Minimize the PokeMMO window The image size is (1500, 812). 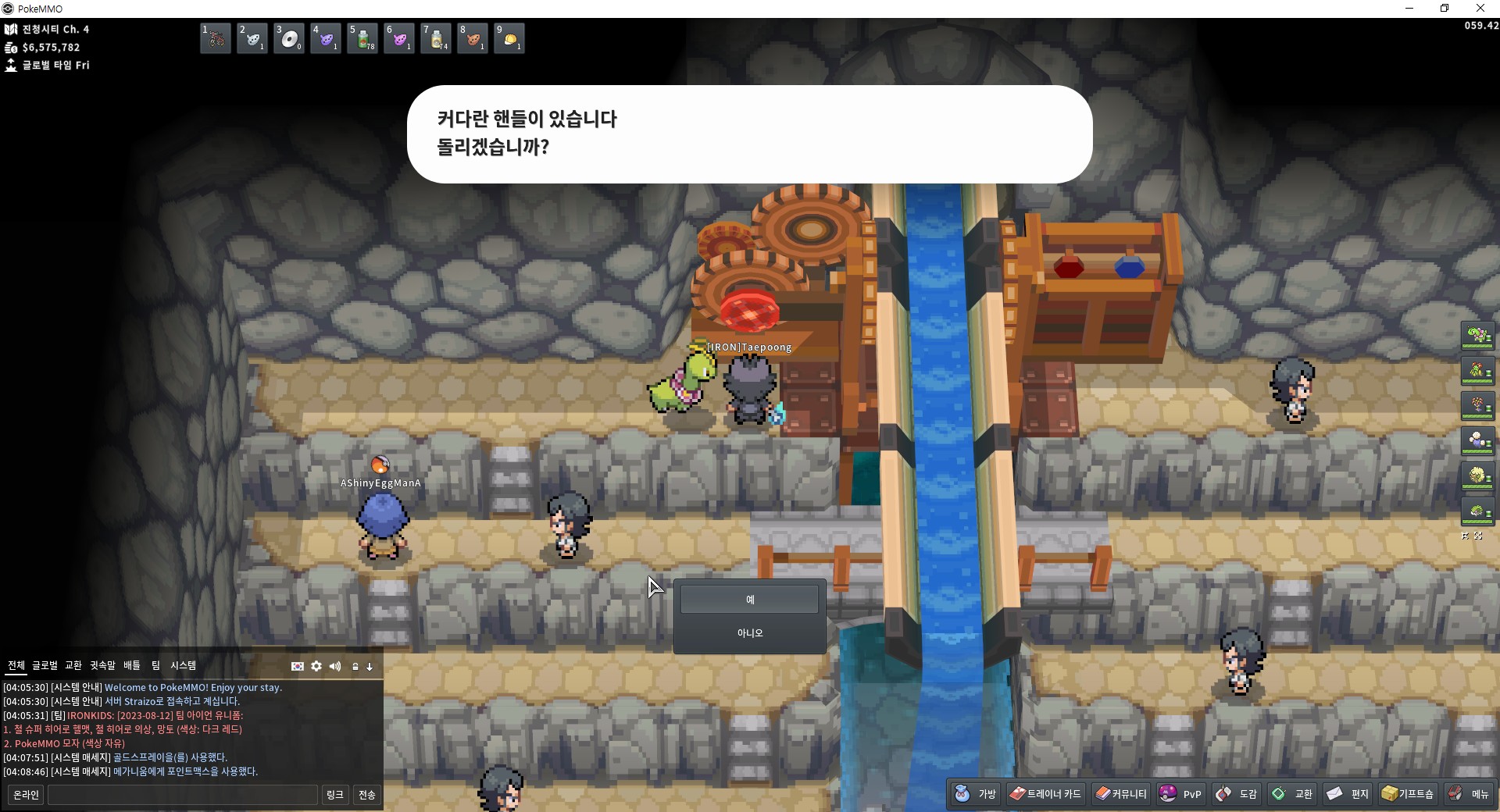coord(1409,9)
